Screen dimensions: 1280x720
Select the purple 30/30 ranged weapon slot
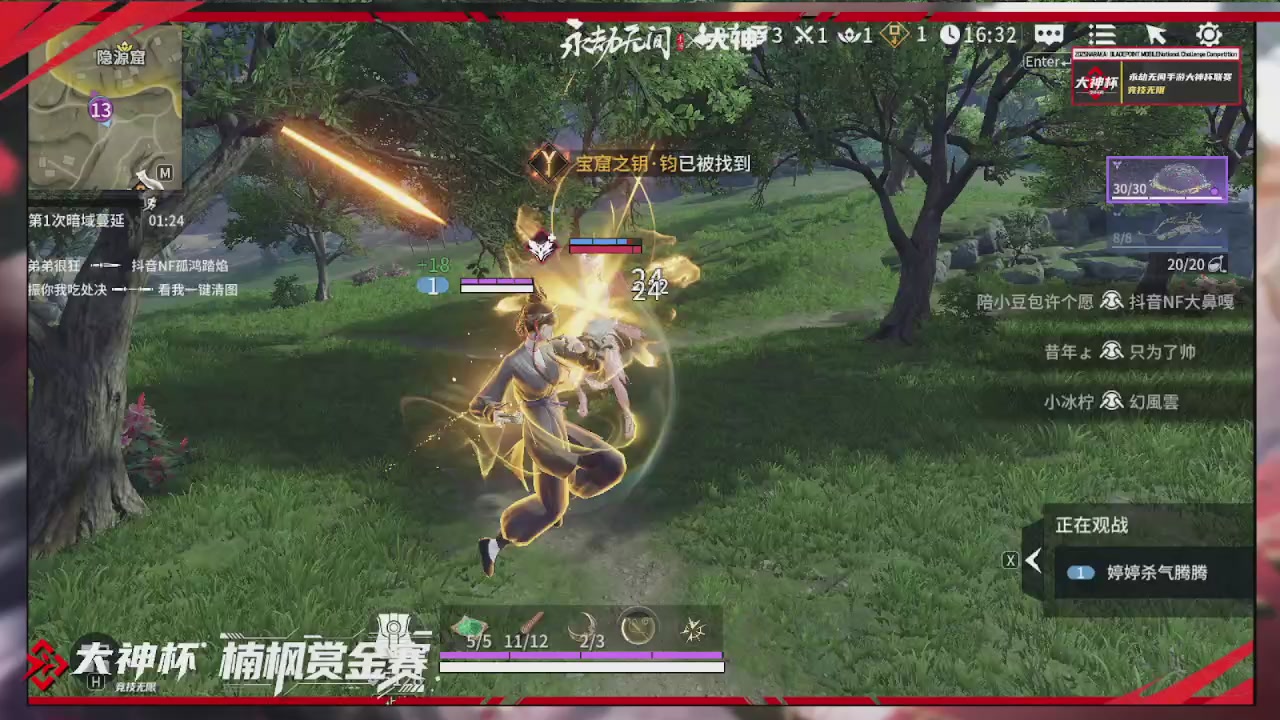pos(1166,179)
